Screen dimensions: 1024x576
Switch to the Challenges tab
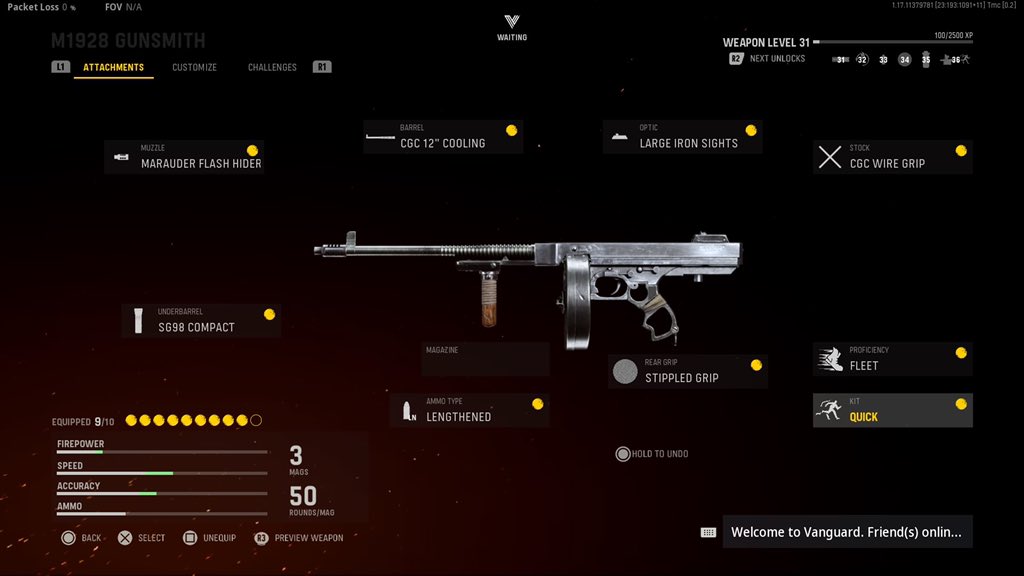pyautogui.click(x=272, y=67)
